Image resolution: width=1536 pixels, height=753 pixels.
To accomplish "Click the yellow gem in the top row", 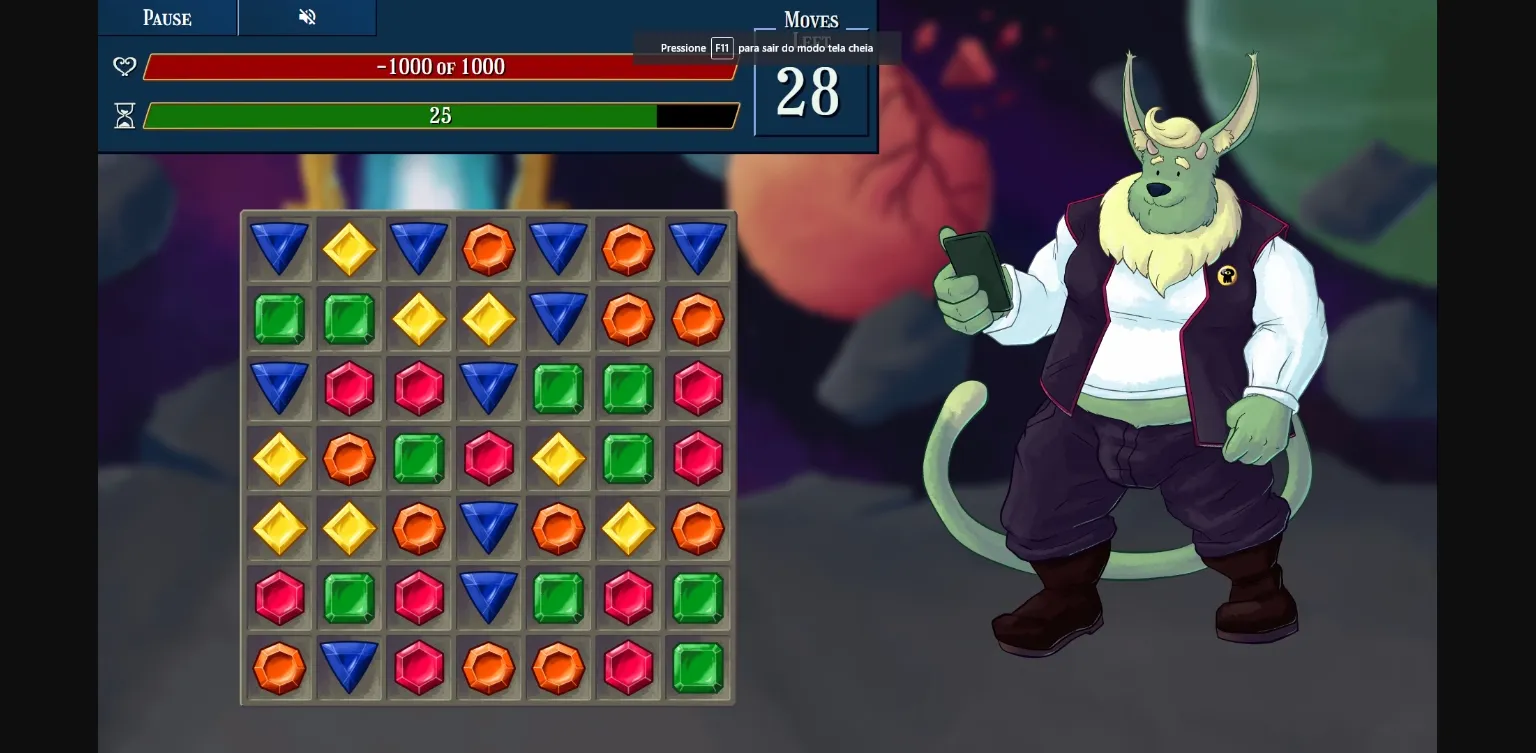I will point(349,249).
